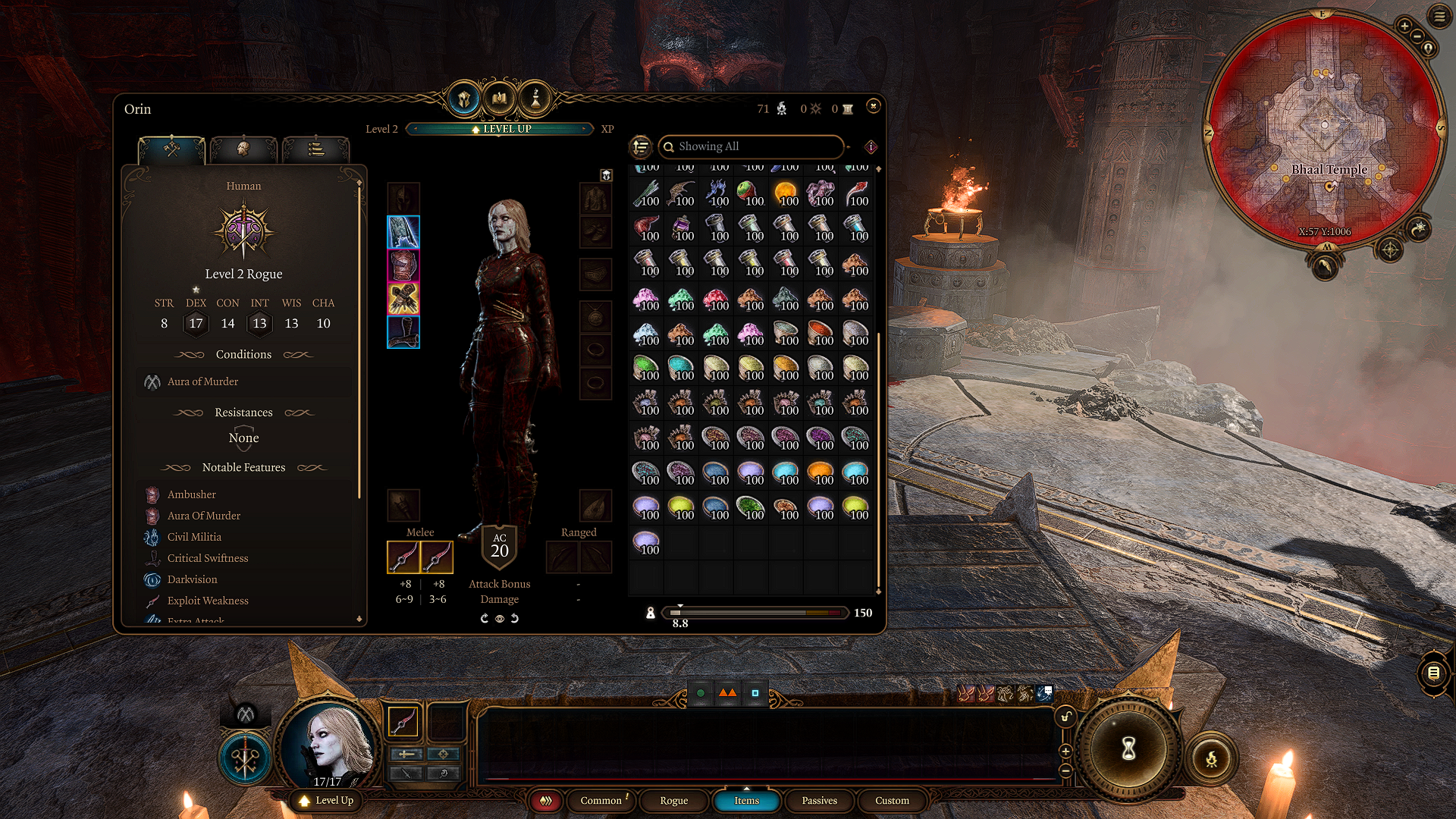Zoom in the minimap with plus button
Screen dimensions: 1456x819
tap(1404, 26)
